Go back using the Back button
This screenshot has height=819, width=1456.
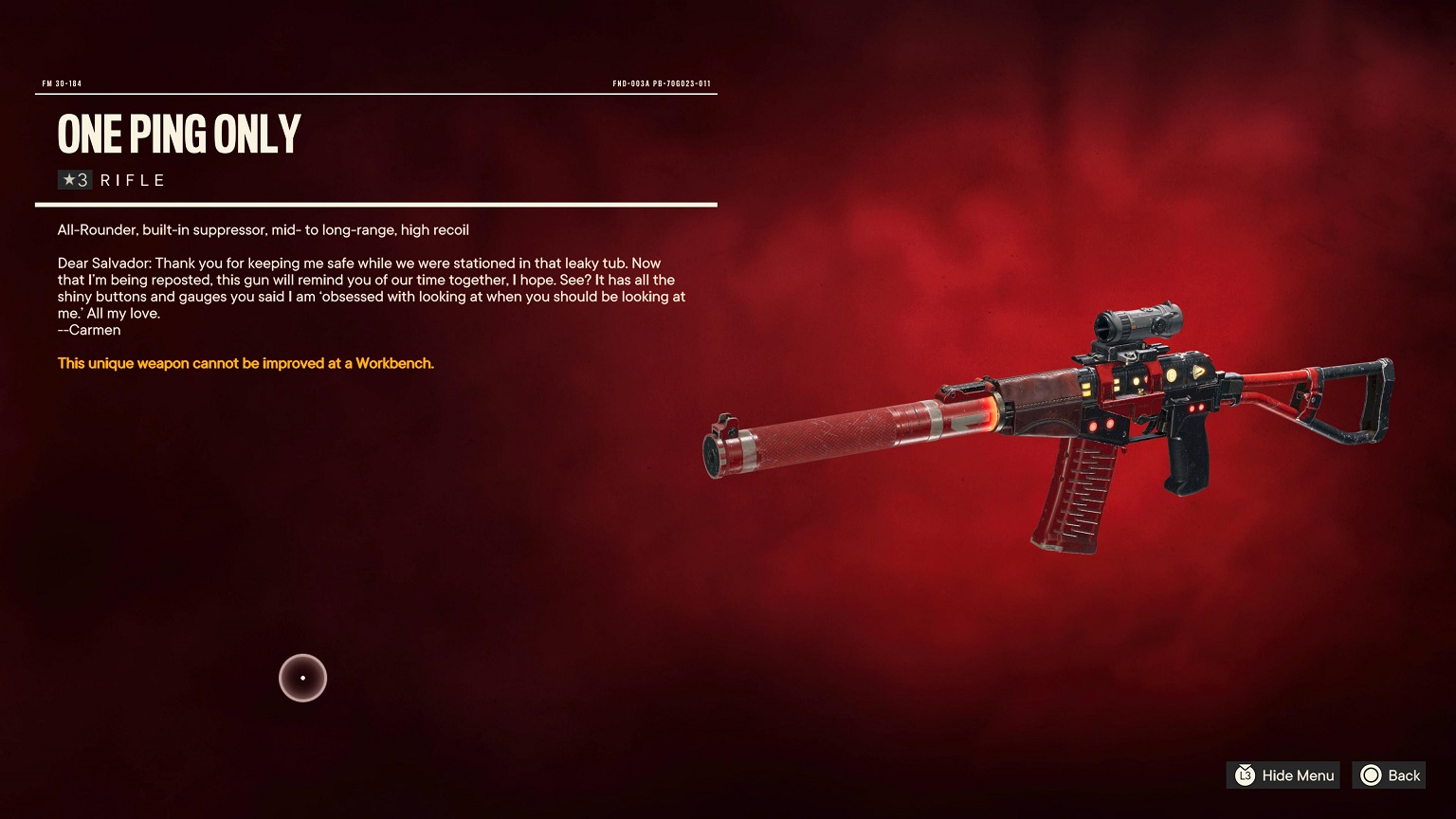click(1390, 775)
